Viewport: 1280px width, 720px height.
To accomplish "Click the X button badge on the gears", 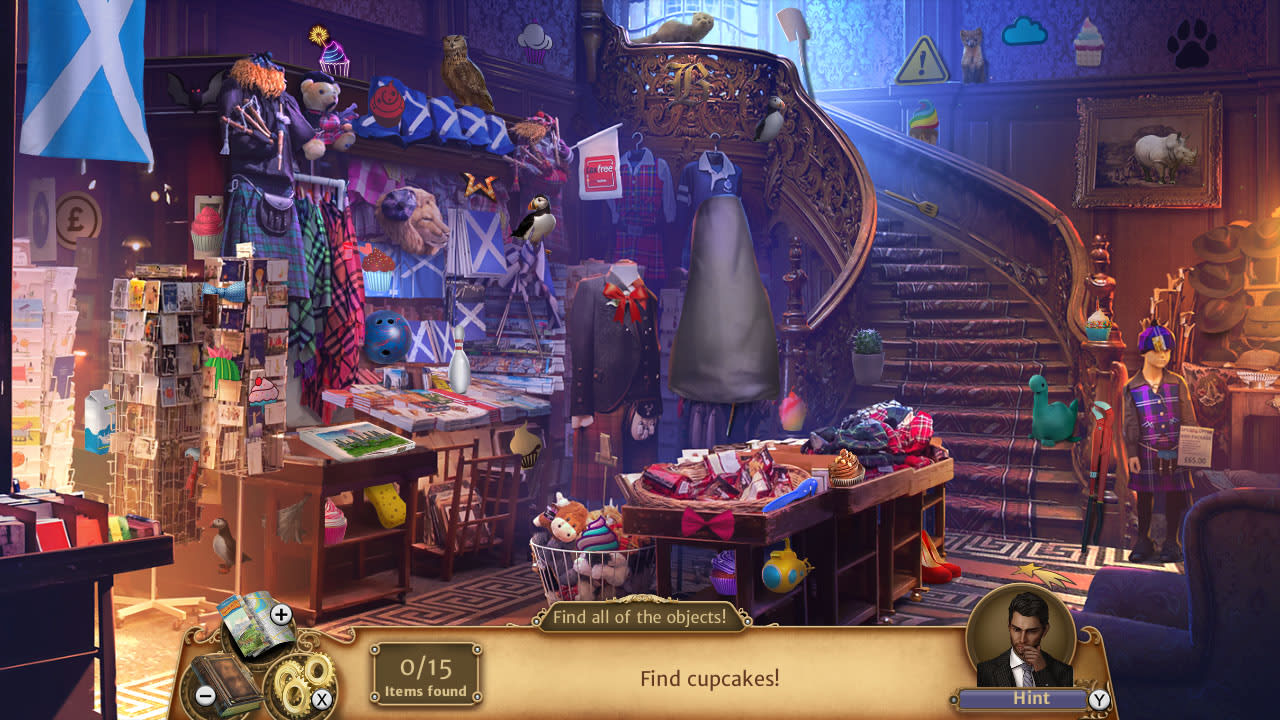I will click(x=321, y=697).
